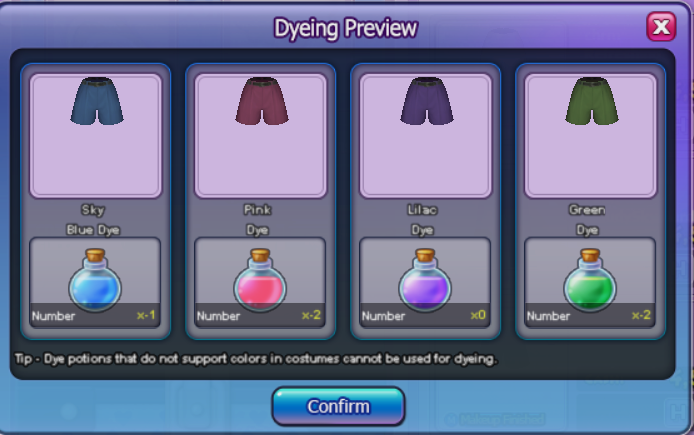Close the Dyeing Preview window
This screenshot has width=694, height=435.
[x=660, y=27]
